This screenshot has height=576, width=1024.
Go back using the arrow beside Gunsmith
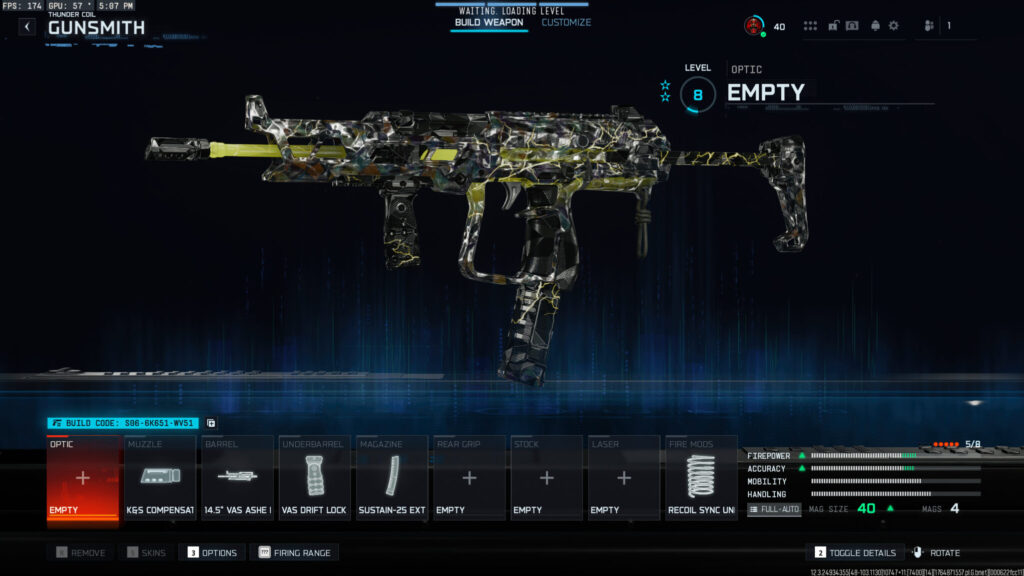pyautogui.click(x=27, y=27)
